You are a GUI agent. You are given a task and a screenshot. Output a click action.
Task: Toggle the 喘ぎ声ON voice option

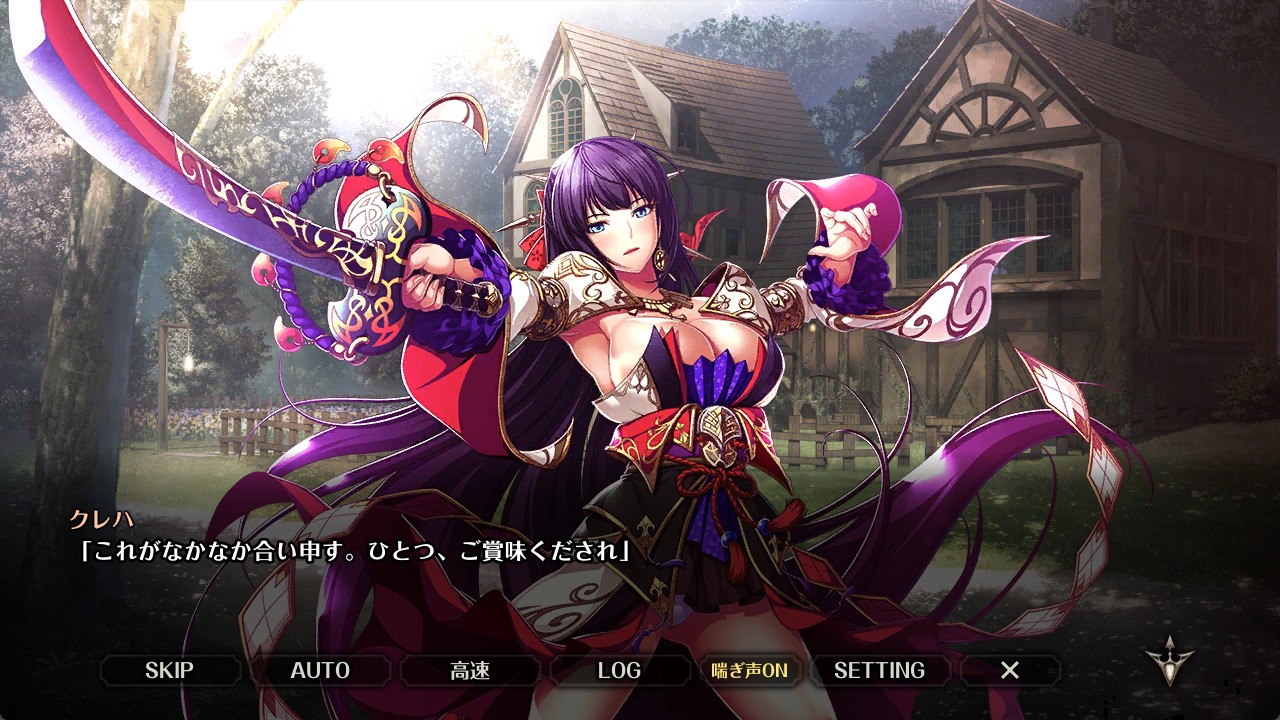tap(749, 670)
